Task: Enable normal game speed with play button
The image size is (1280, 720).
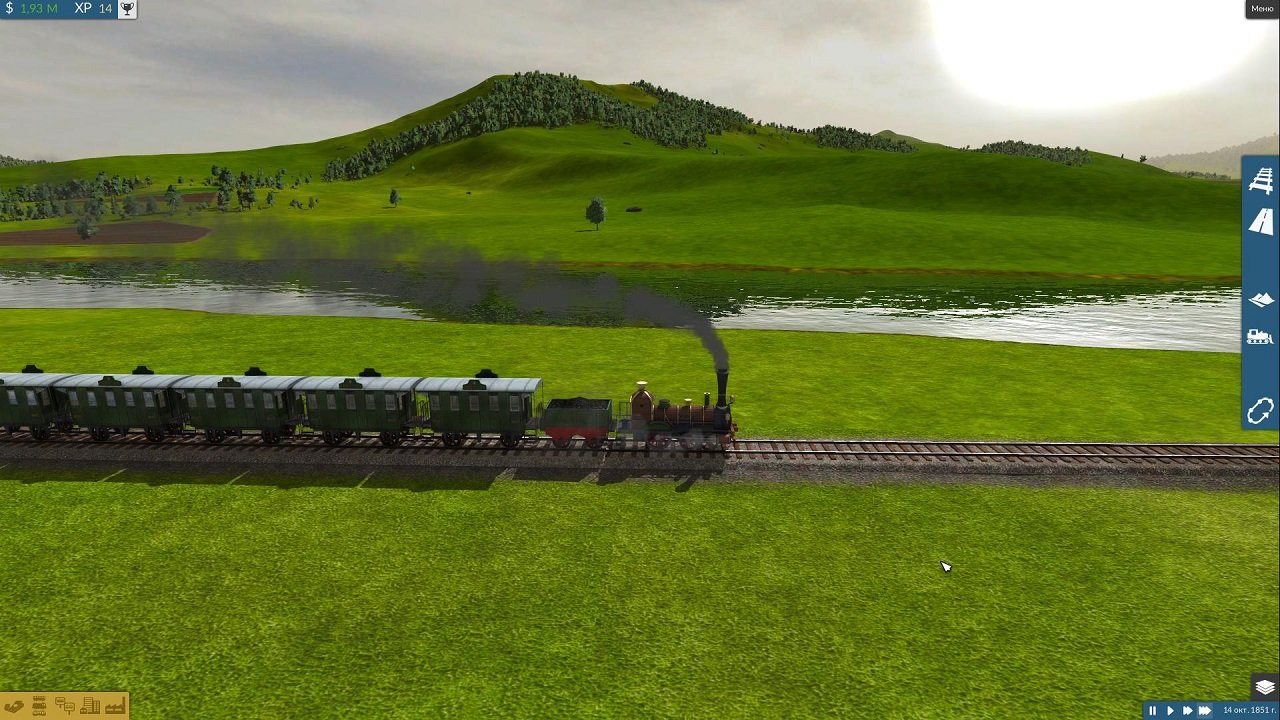Action: [x=1171, y=710]
